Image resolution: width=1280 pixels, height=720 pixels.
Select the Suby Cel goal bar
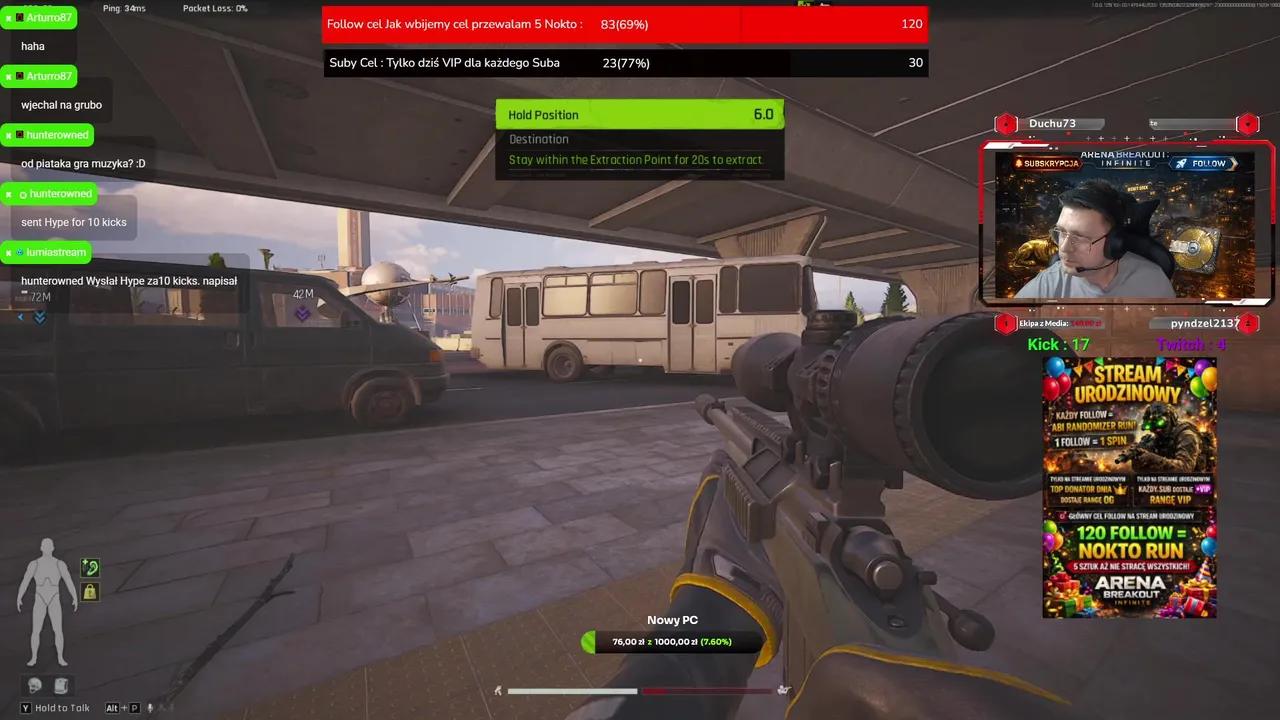click(624, 62)
